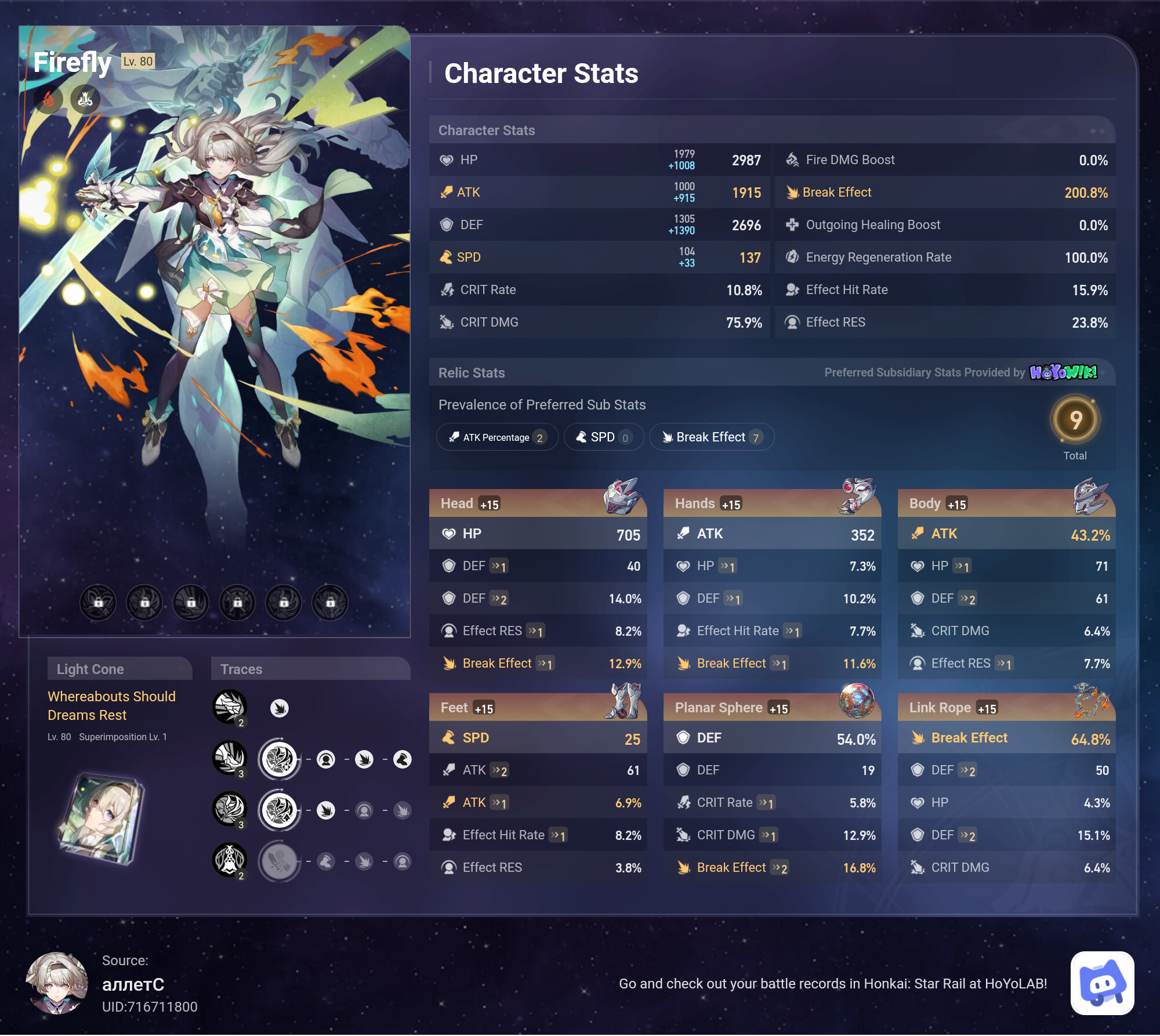
Task: Click the Link Rope ornament icon
Action: 1090,700
